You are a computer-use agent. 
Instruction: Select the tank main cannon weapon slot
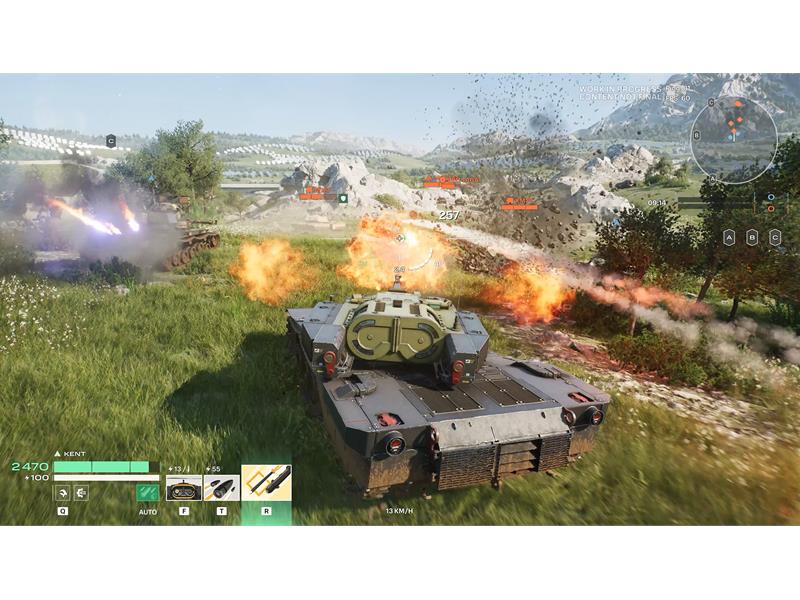(x=183, y=488)
